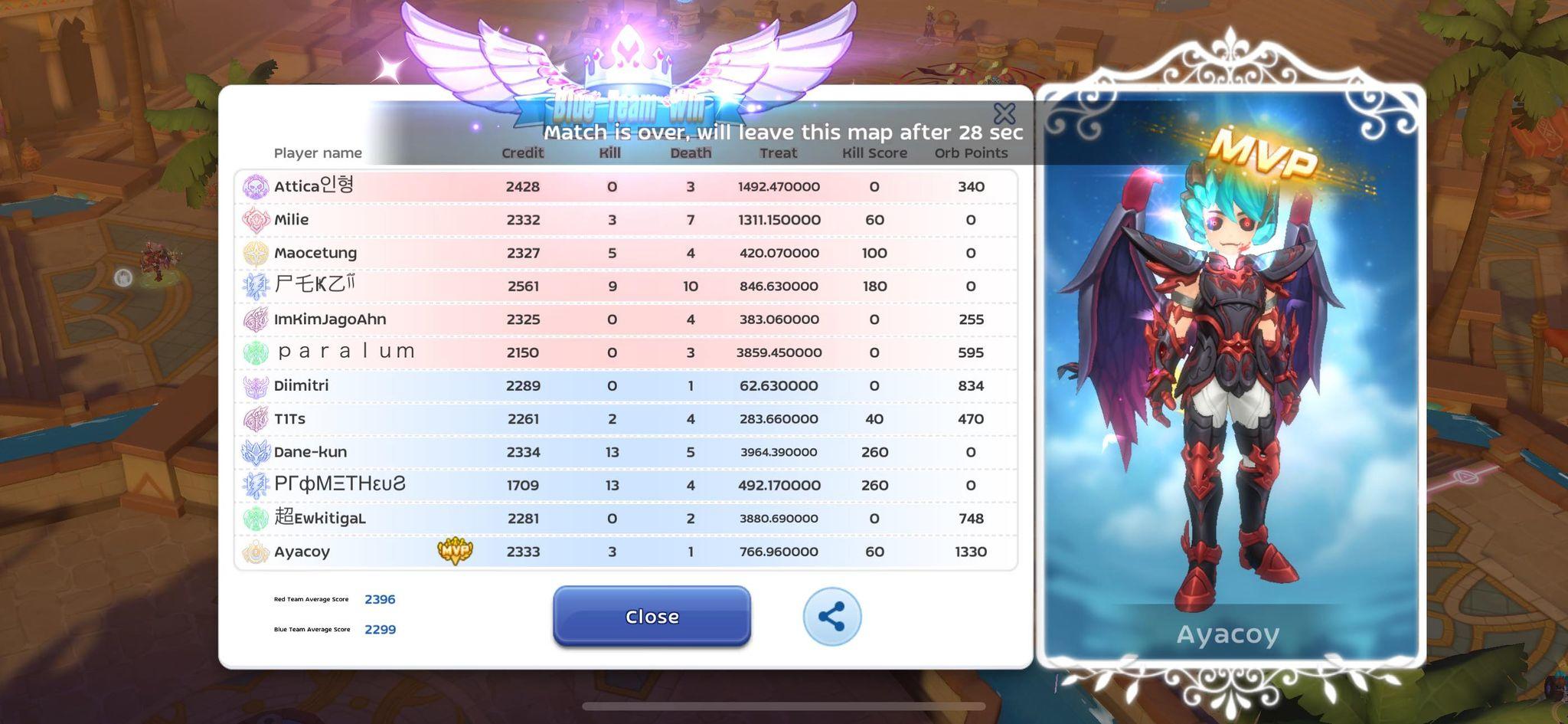Select Dane-kun's dragon-shaped class icon
Image resolution: width=1568 pixels, height=724 pixels.
253,452
